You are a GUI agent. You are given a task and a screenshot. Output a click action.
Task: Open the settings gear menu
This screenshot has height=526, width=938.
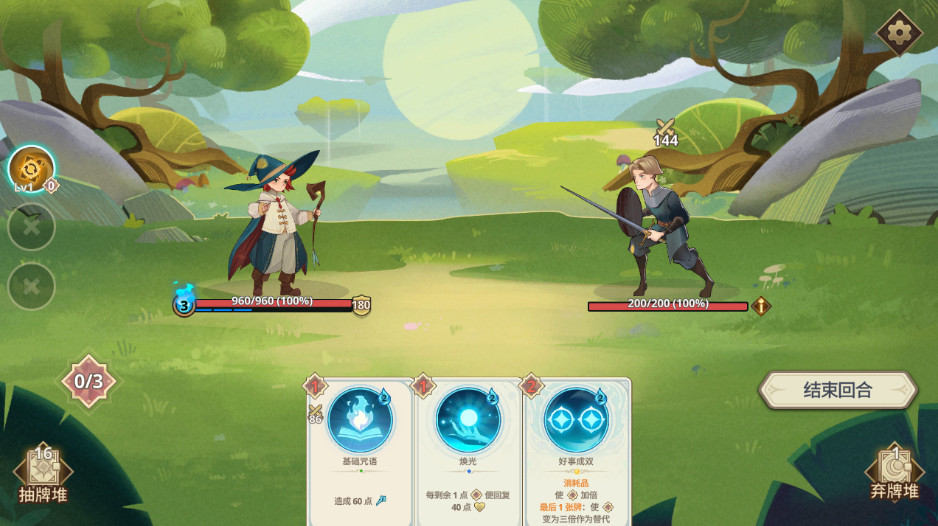click(x=898, y=33)
